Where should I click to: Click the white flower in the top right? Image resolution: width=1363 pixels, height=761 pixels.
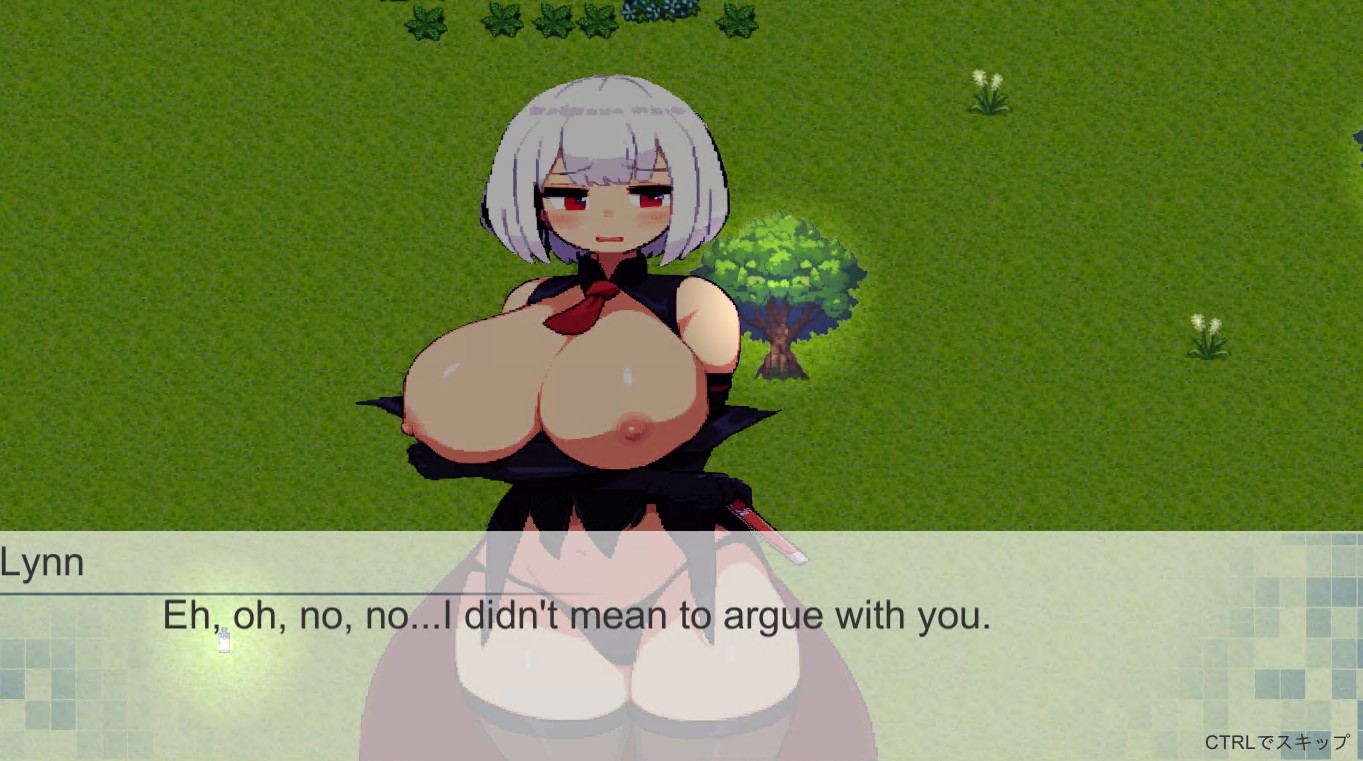pyautogui.click(x=989, y=90)
